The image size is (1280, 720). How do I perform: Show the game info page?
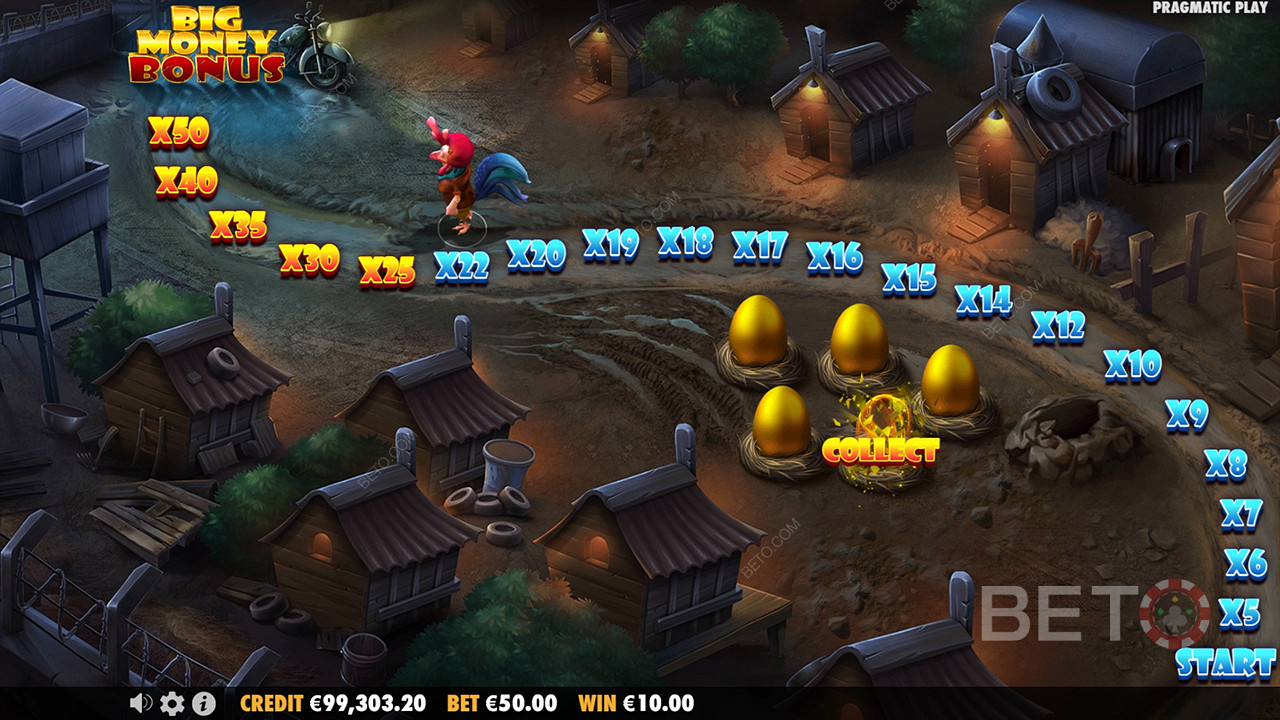[202, 703]
